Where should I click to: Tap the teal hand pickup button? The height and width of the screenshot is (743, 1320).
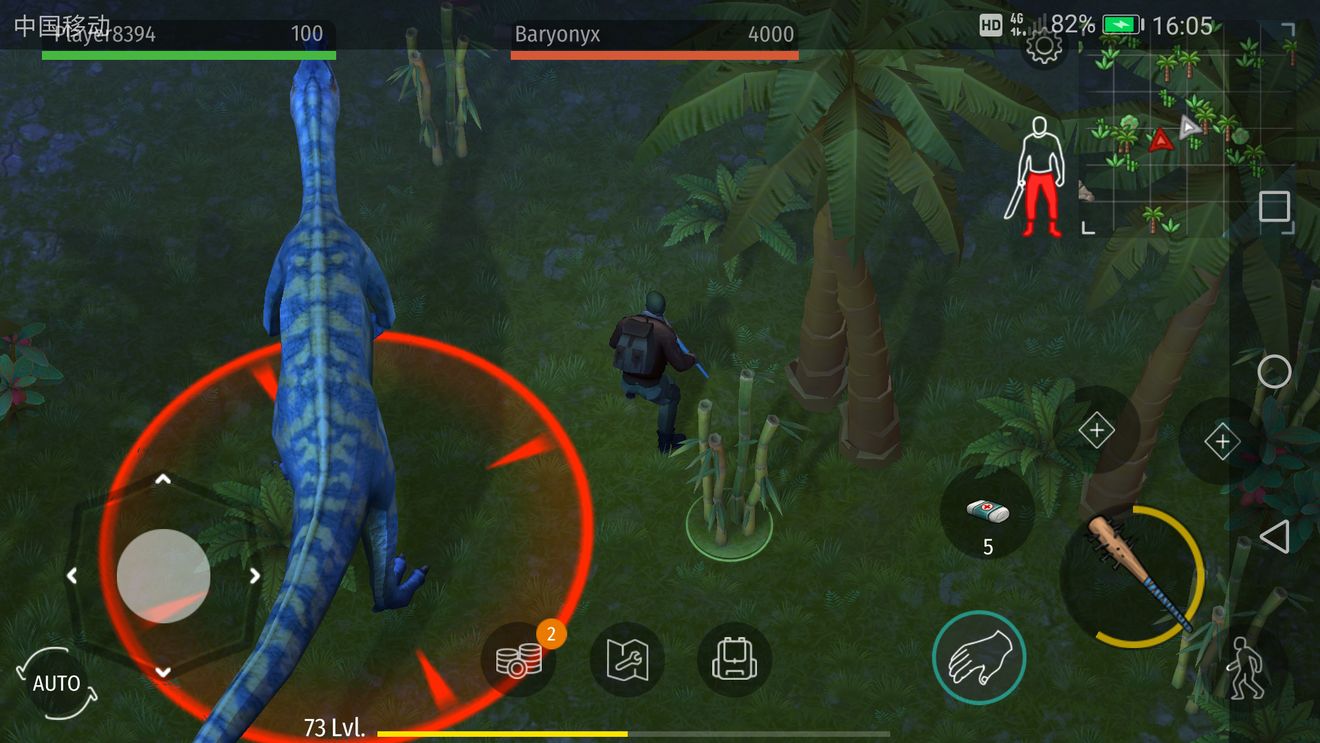point(979,657)
